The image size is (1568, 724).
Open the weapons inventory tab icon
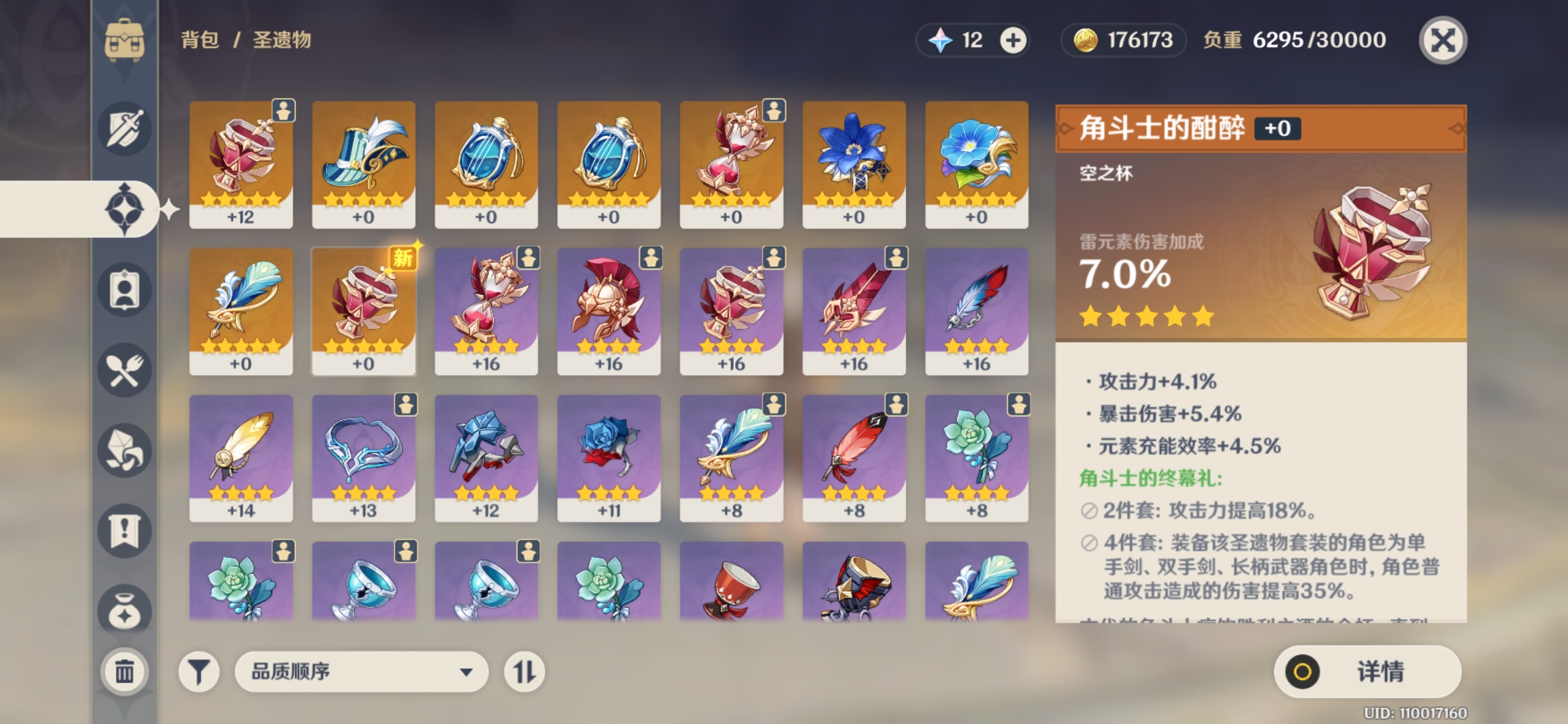point(124,129)
